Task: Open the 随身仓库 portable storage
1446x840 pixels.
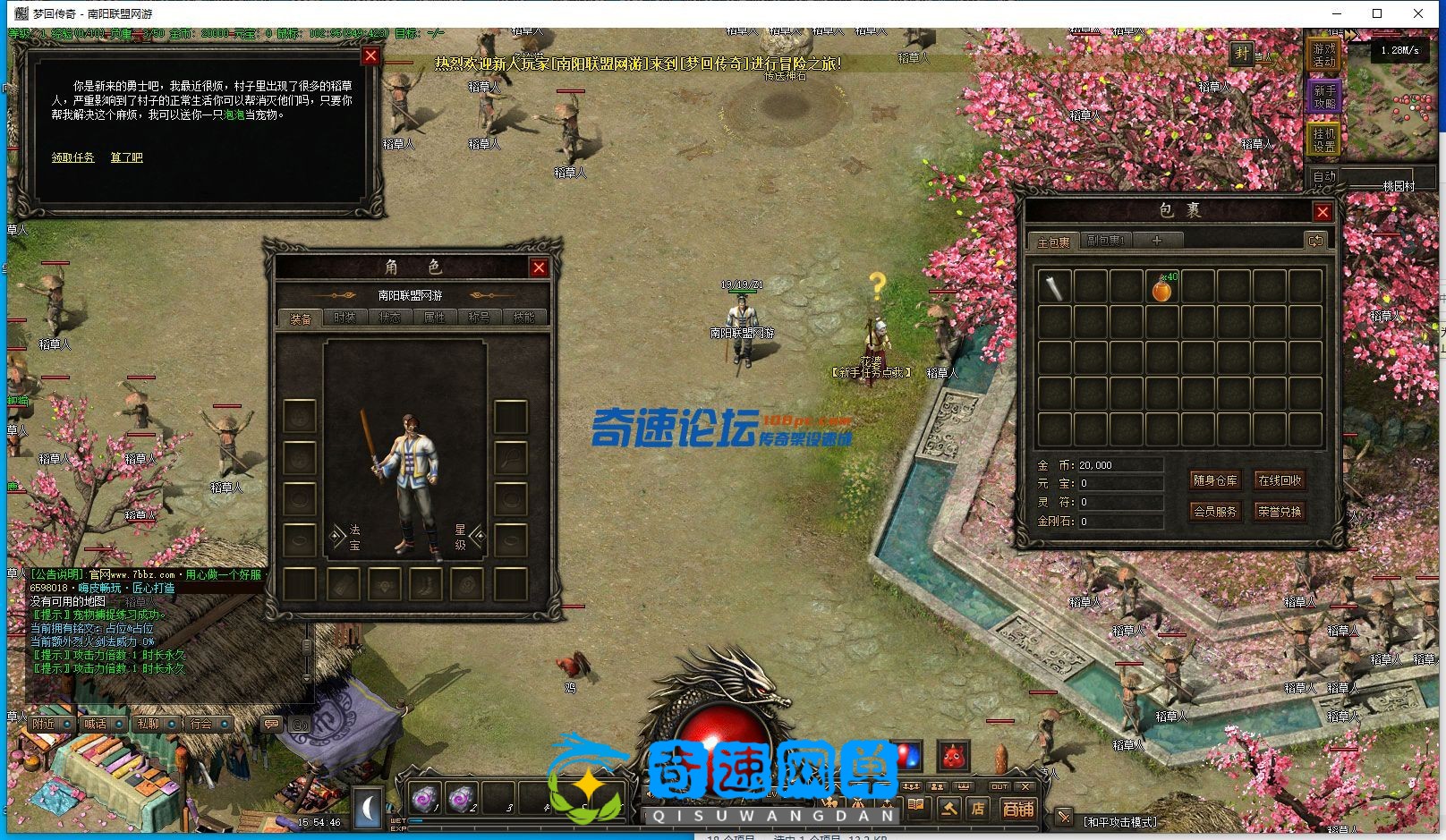Action: [1215, 480]
